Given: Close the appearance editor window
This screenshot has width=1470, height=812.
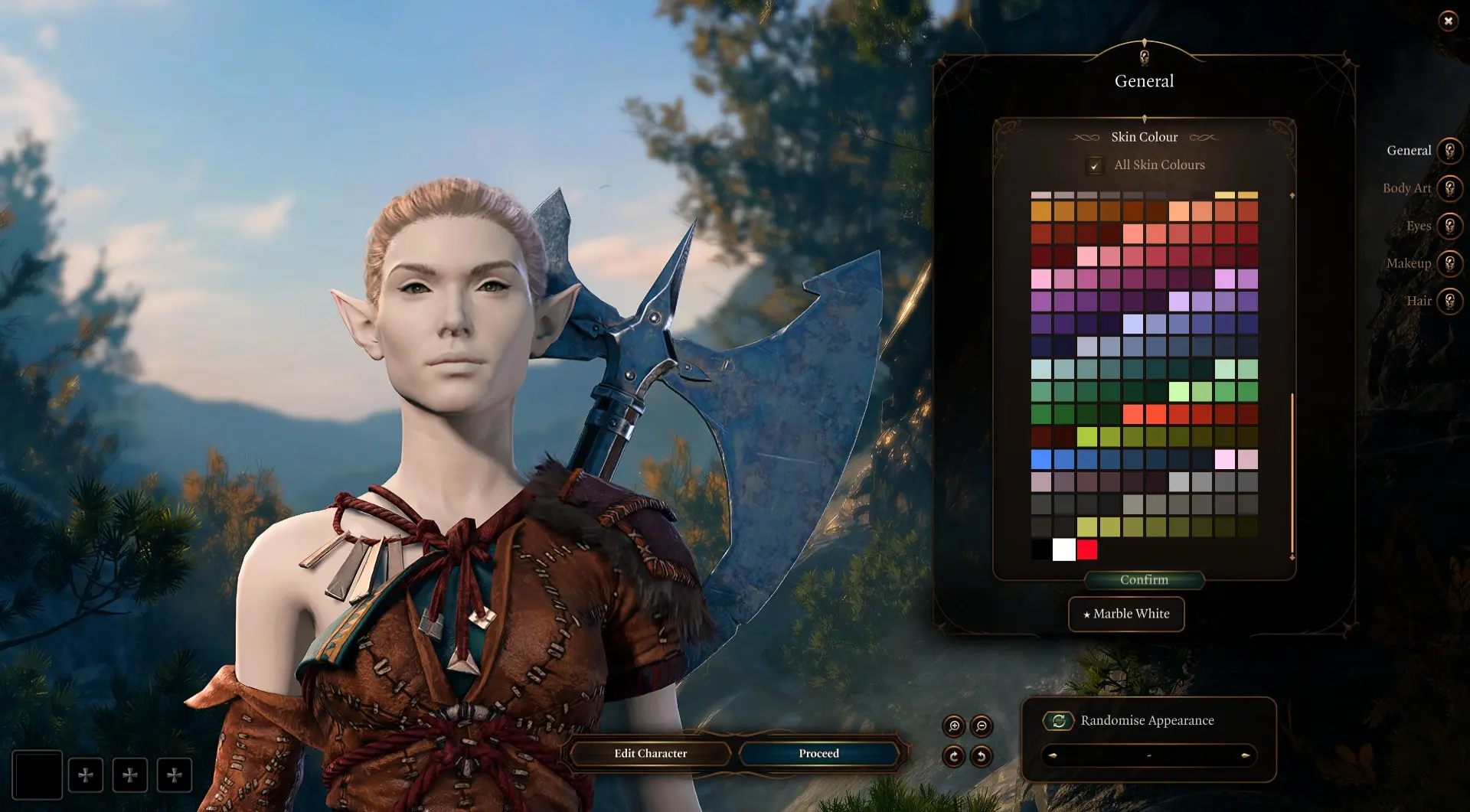Looking at the screenshot, I should pyautogui.click(x=1448, y=21).
